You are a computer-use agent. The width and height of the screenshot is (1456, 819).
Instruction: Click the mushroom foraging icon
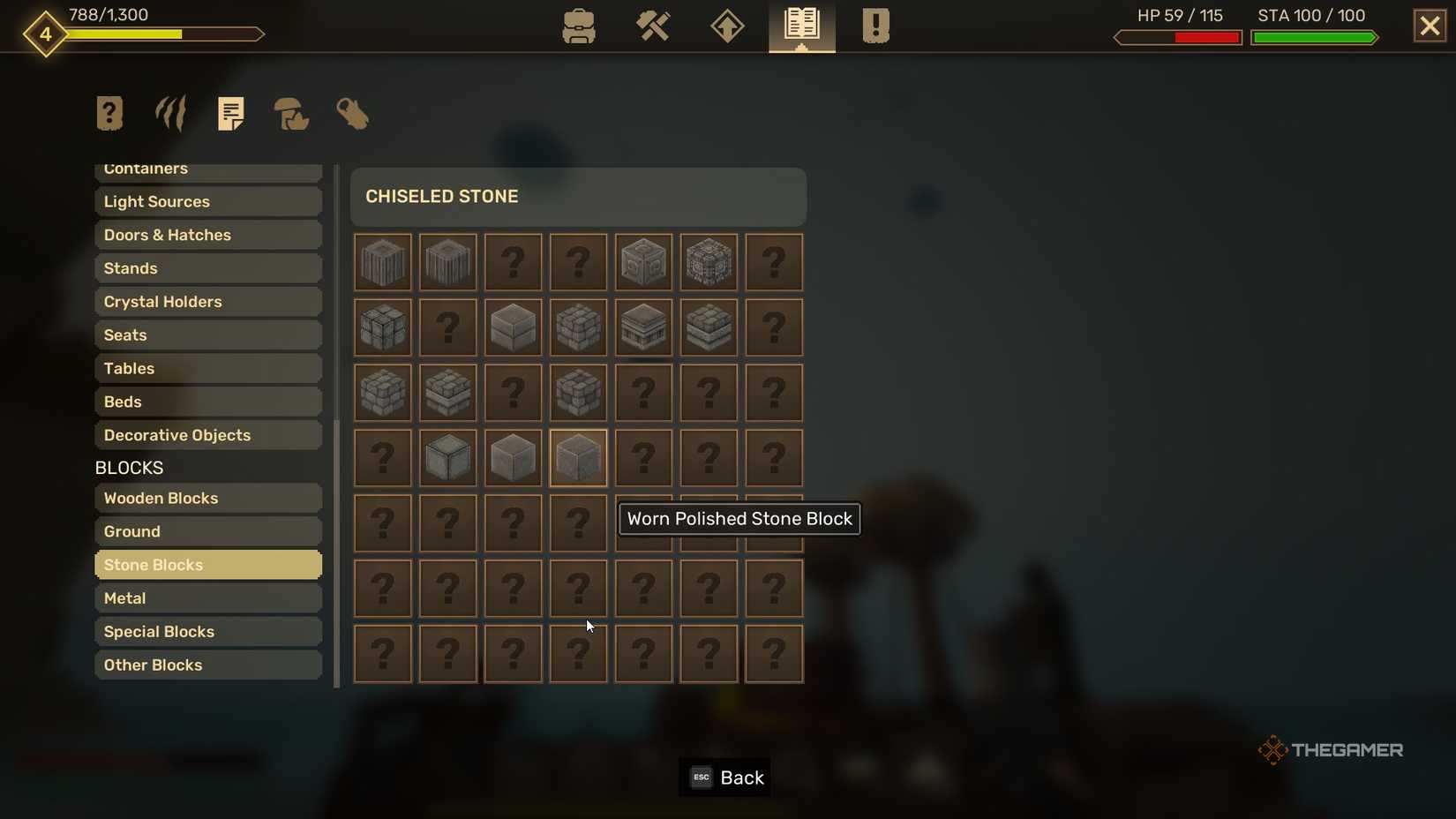pos(291,115)
